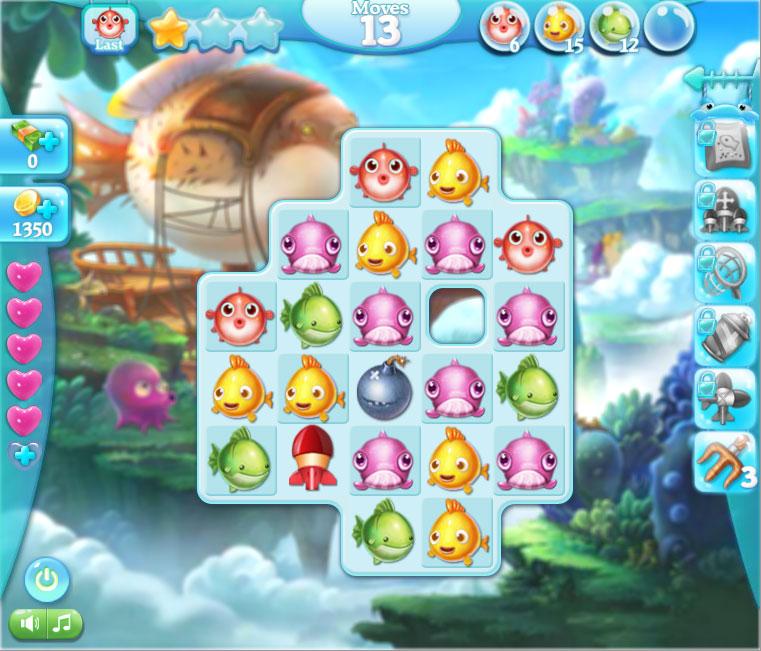Toggle the background music note

tap(63, 624)
